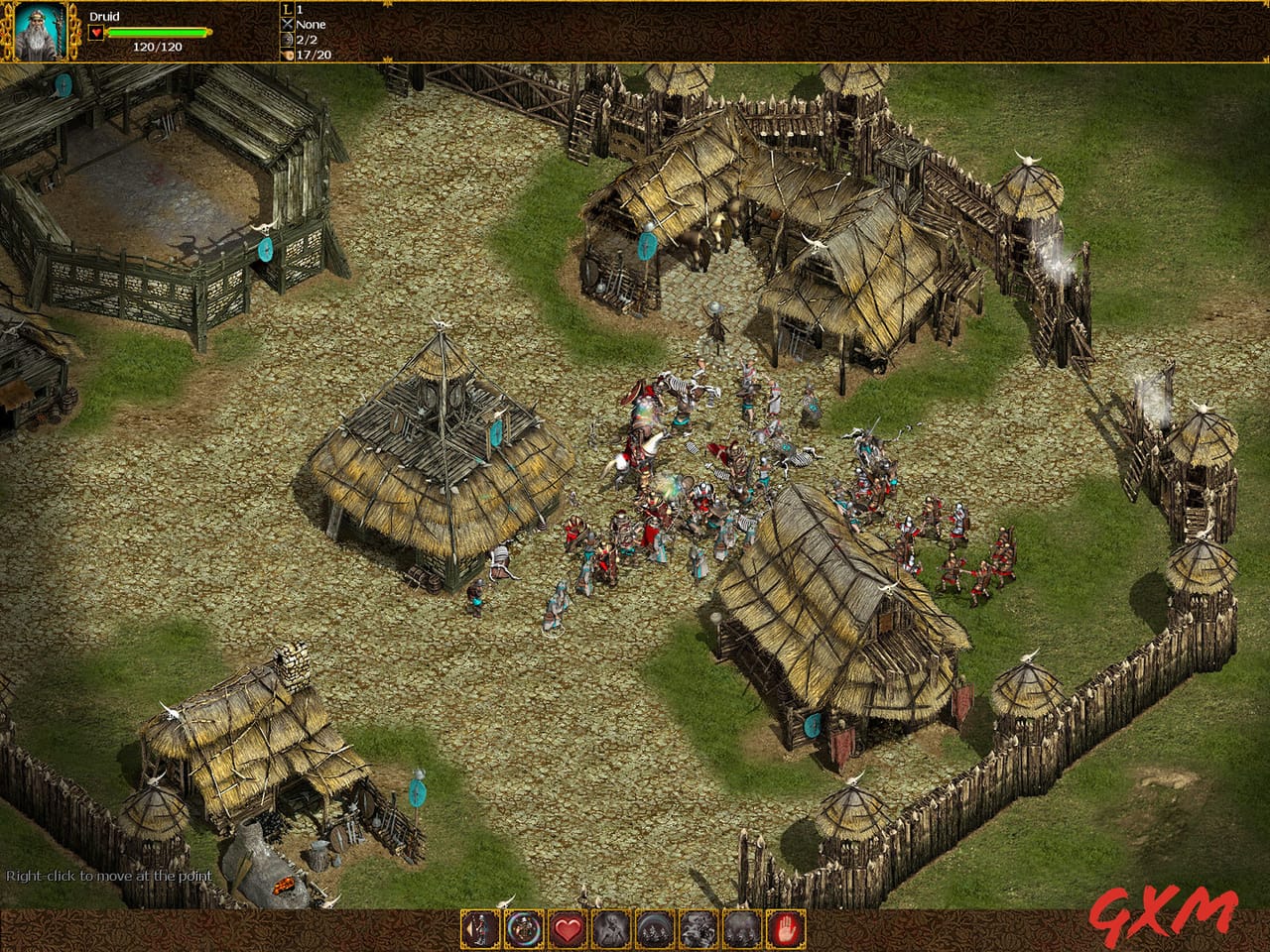Activate the heart healing spell
The image size is (1270, 952).
[x=567, y=929]
